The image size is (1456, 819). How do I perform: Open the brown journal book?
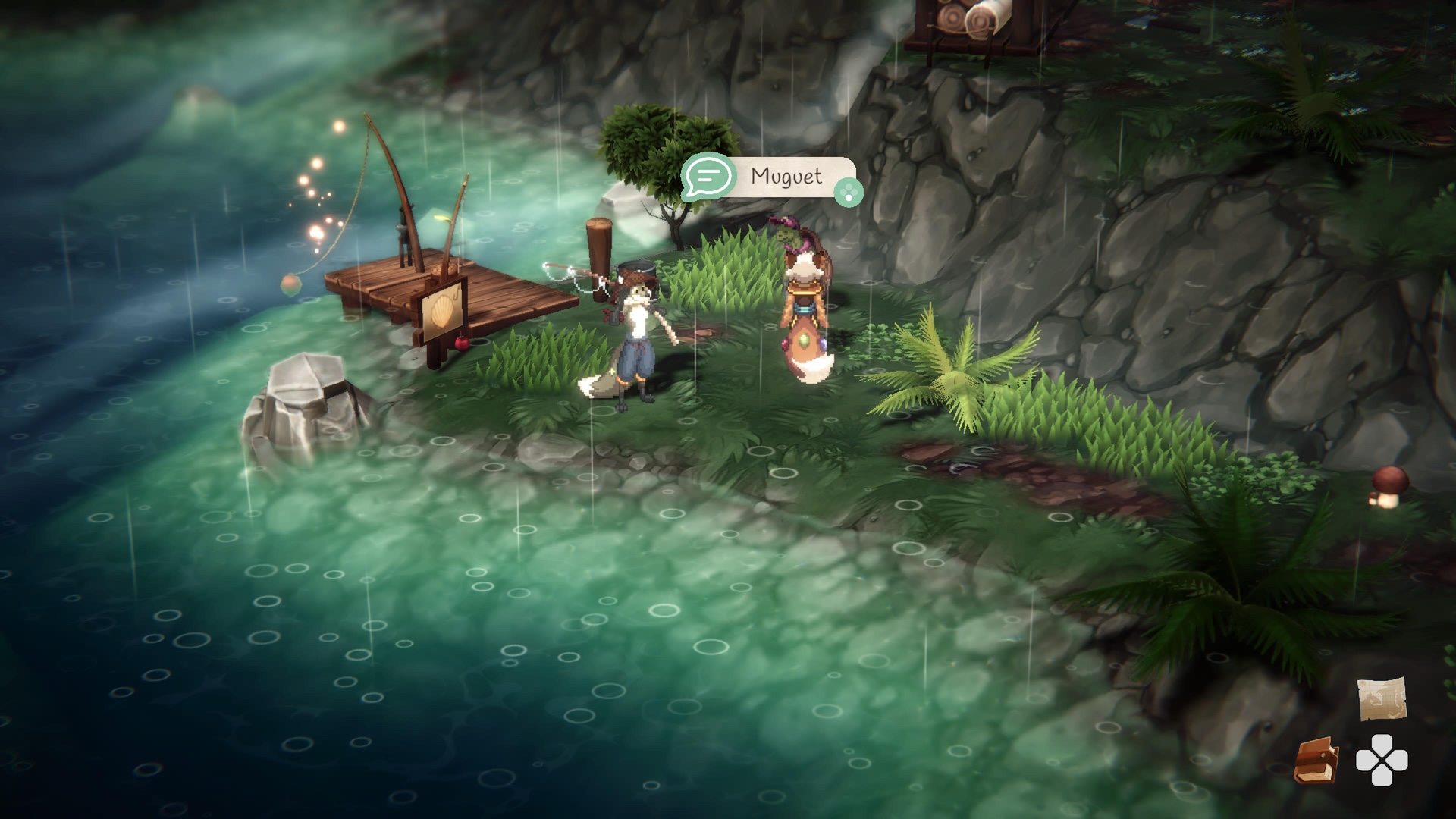point(1316,760)
